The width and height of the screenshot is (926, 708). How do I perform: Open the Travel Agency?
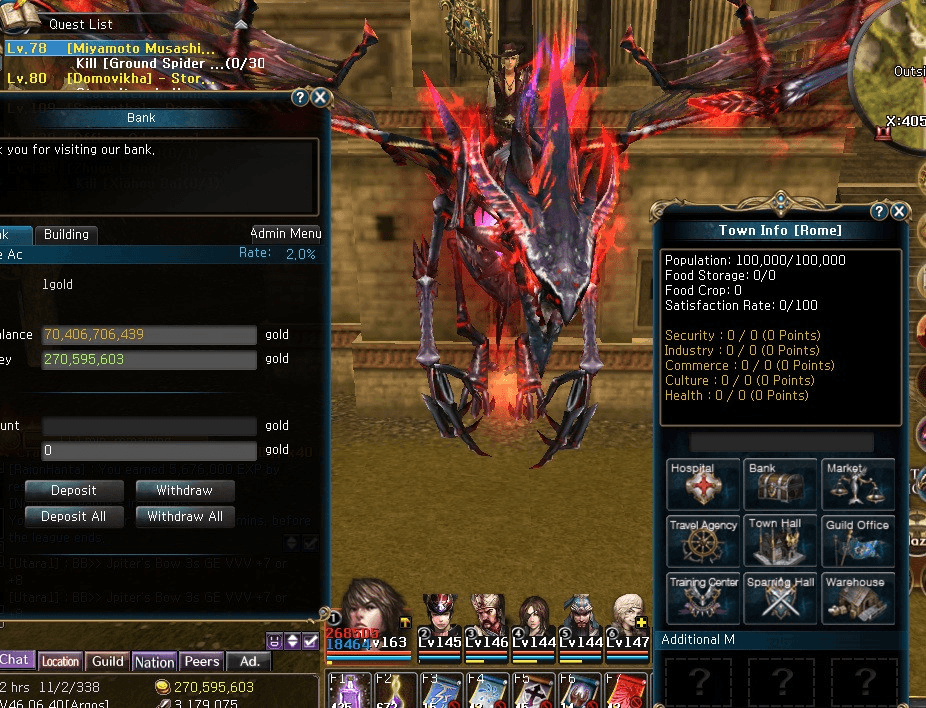click(704, 541)
